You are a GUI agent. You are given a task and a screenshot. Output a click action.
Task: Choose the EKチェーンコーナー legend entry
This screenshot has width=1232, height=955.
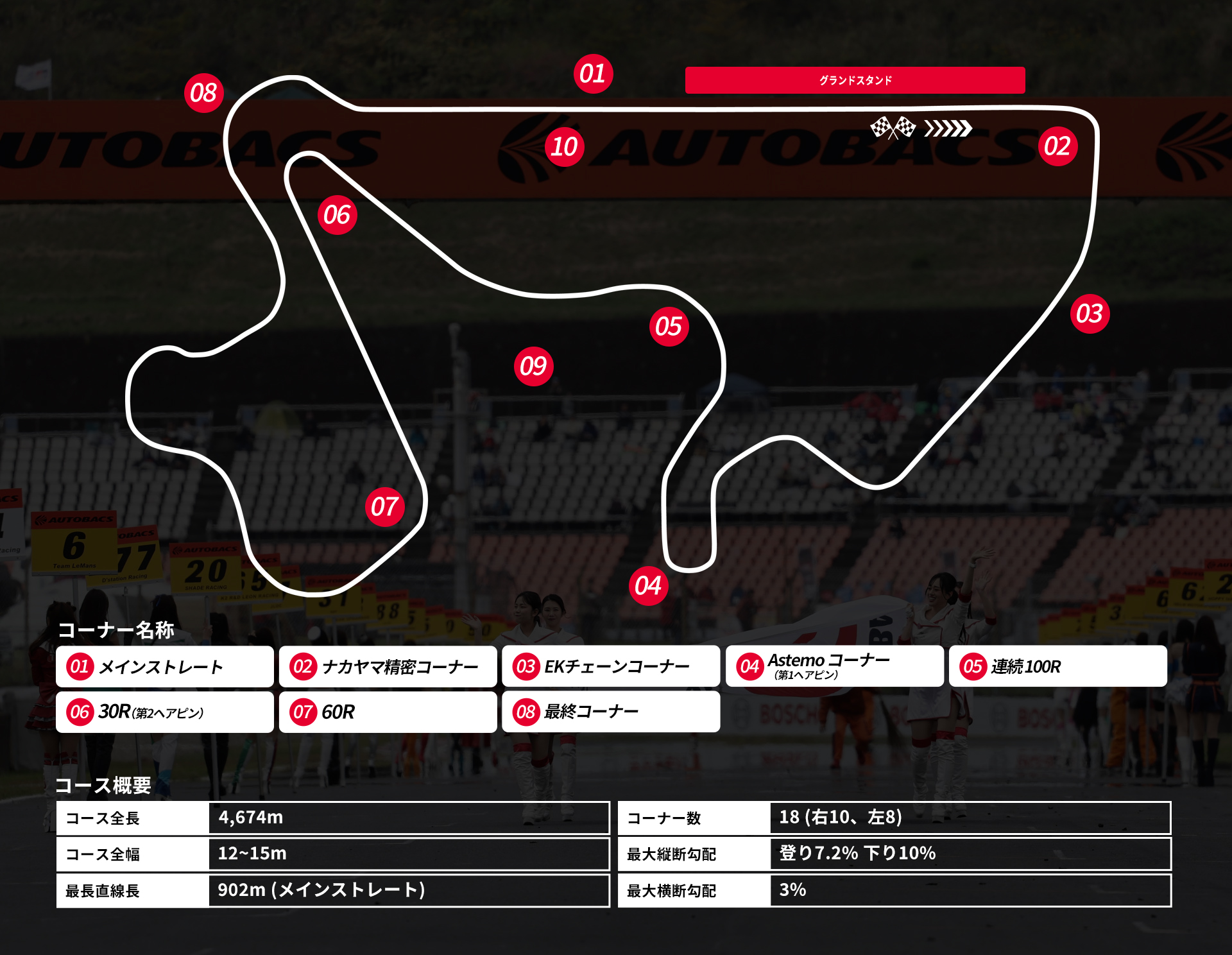(x=610, y=667)
